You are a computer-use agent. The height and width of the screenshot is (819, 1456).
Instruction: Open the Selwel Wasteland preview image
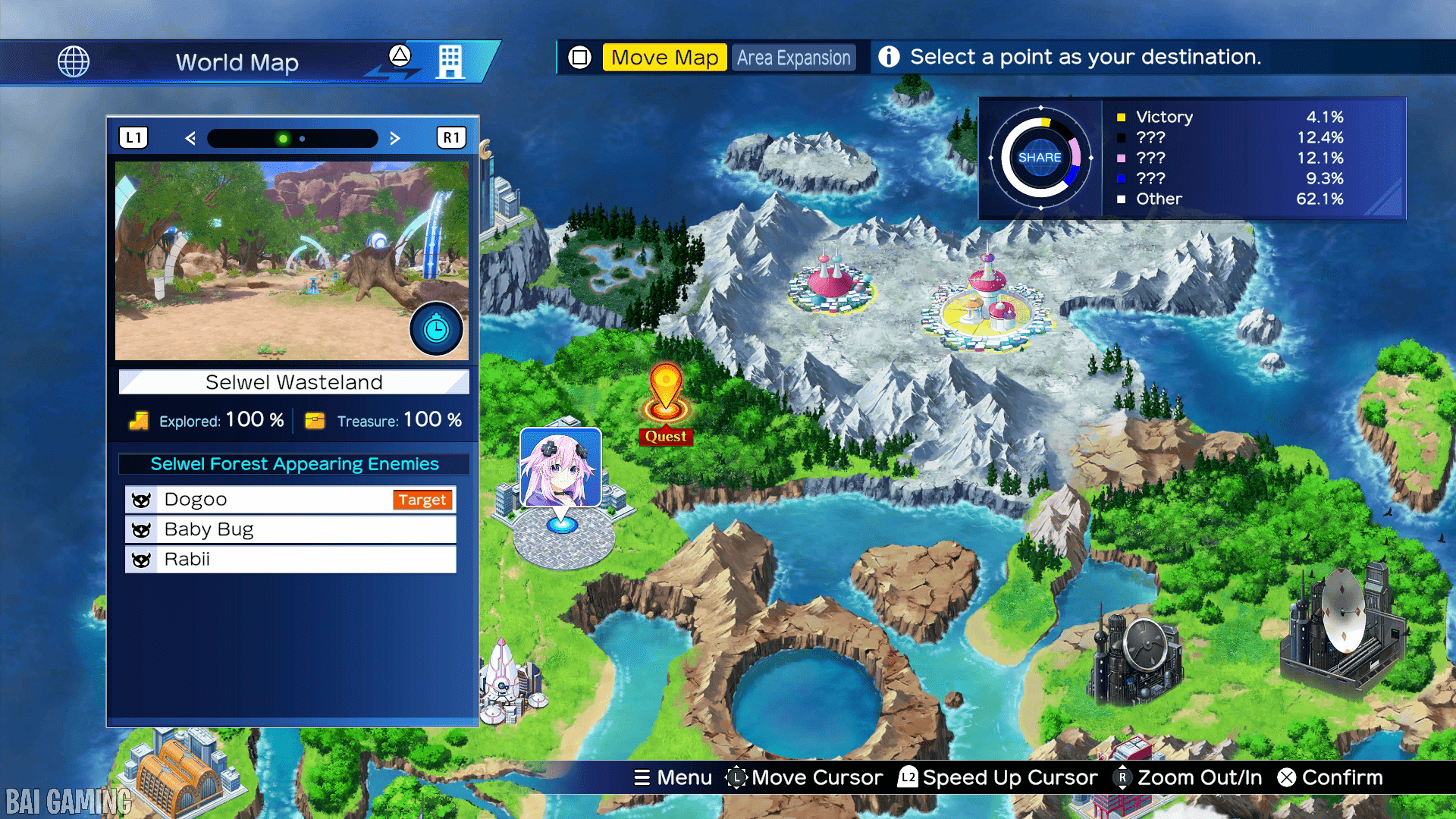pyautogui.click(x=291, y=260)
